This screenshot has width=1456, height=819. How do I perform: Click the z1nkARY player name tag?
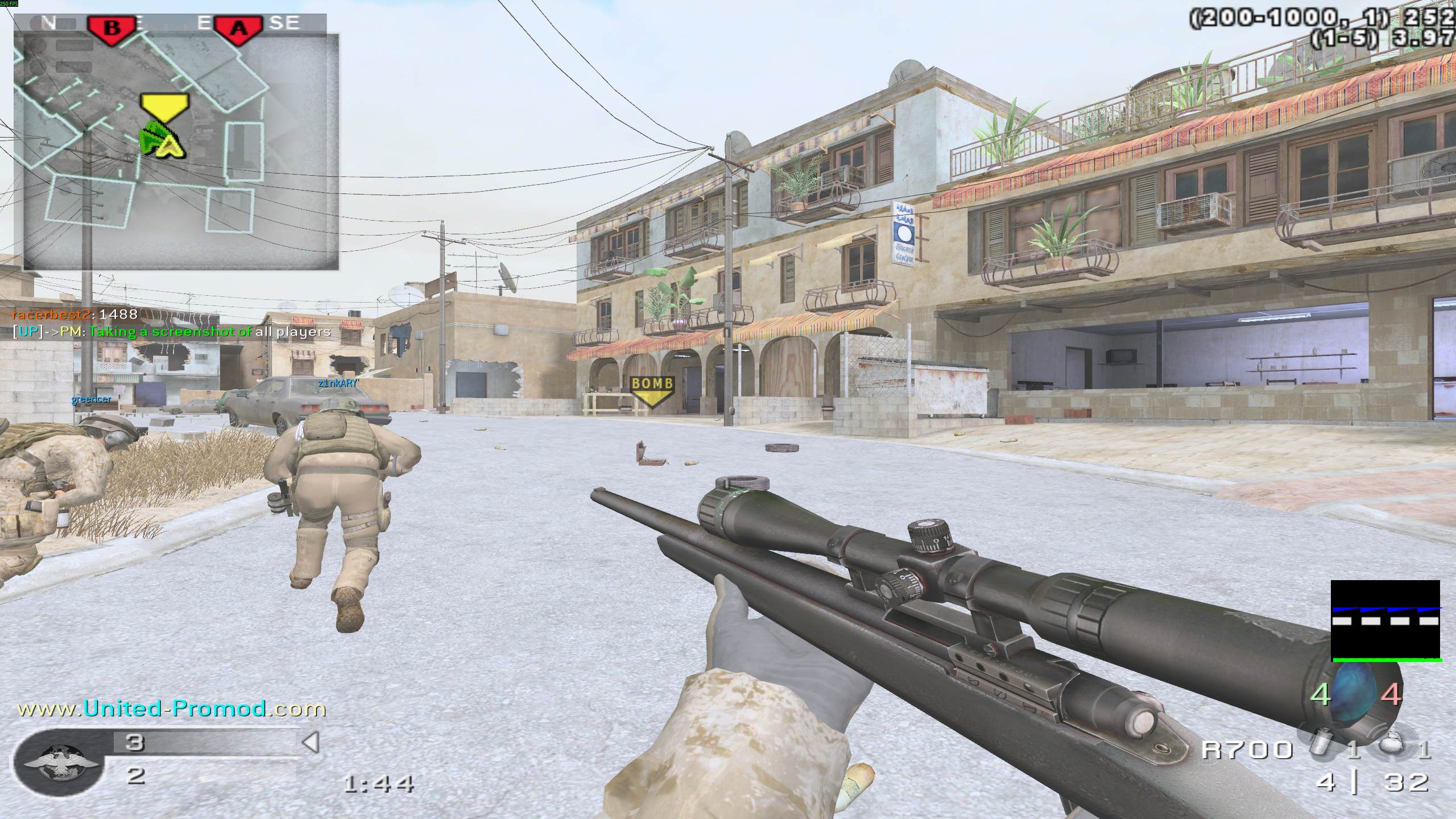pos(338,383)
